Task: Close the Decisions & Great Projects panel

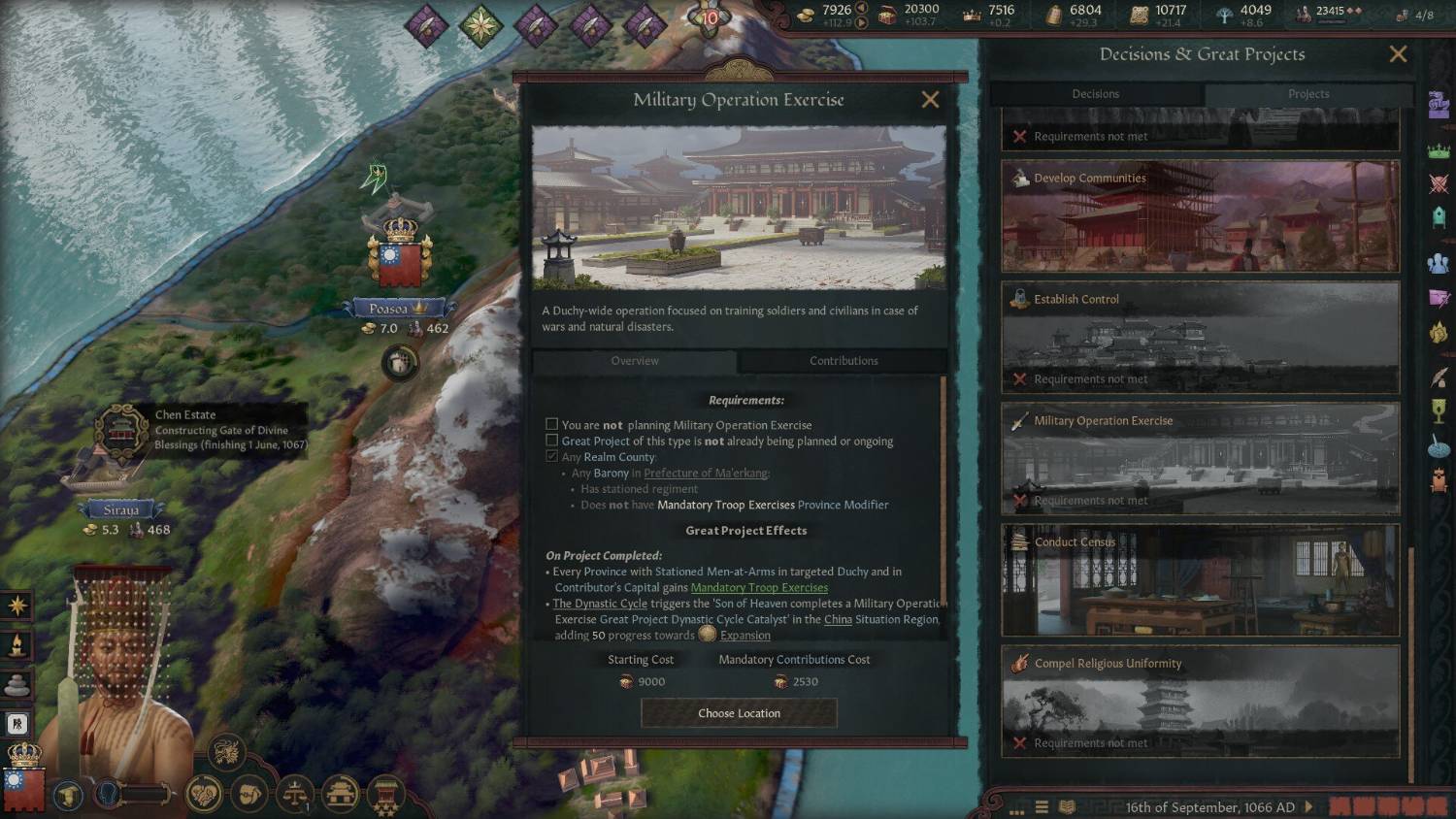Action: 1398,54
